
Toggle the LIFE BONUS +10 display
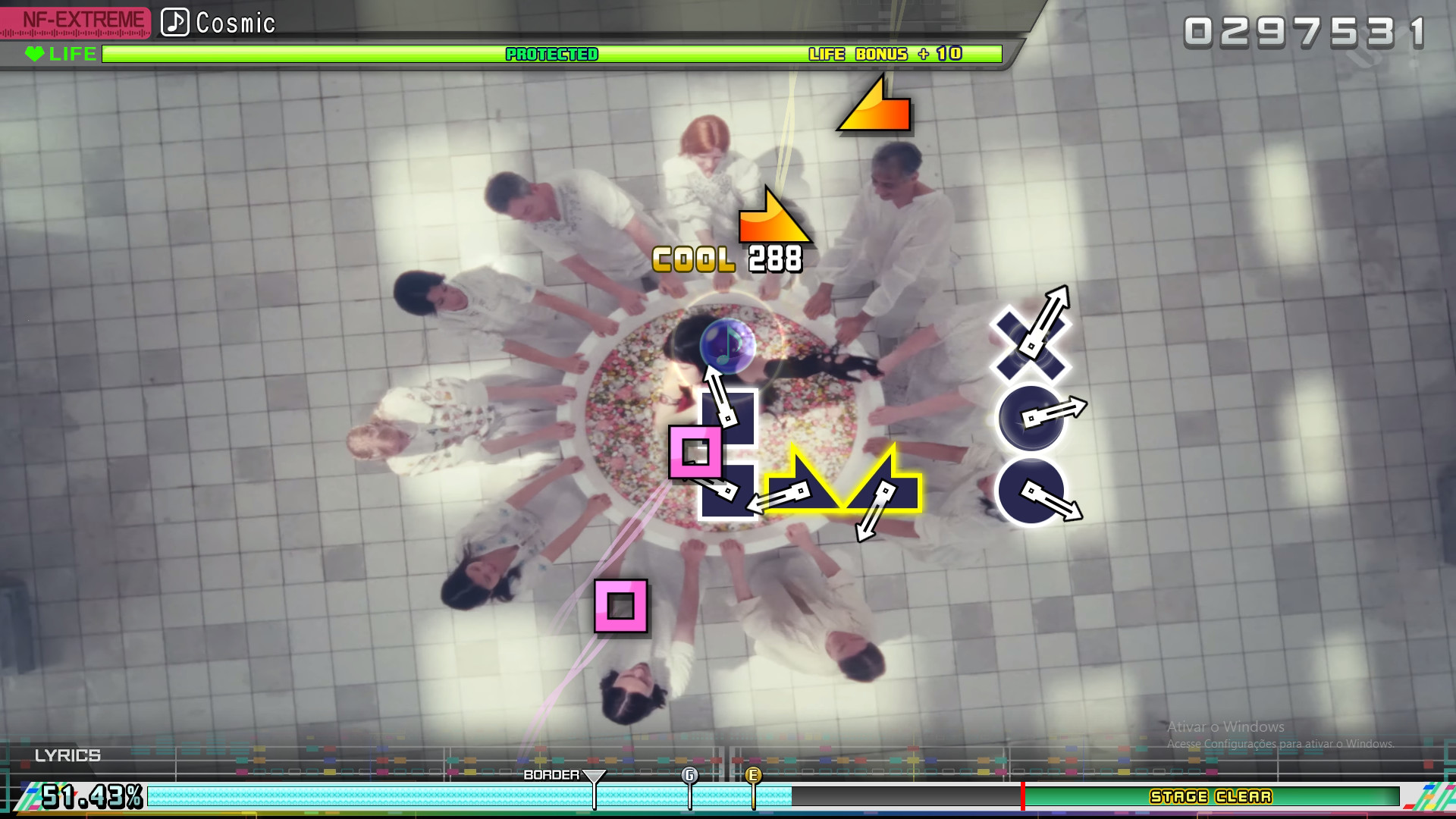(884, 54)
